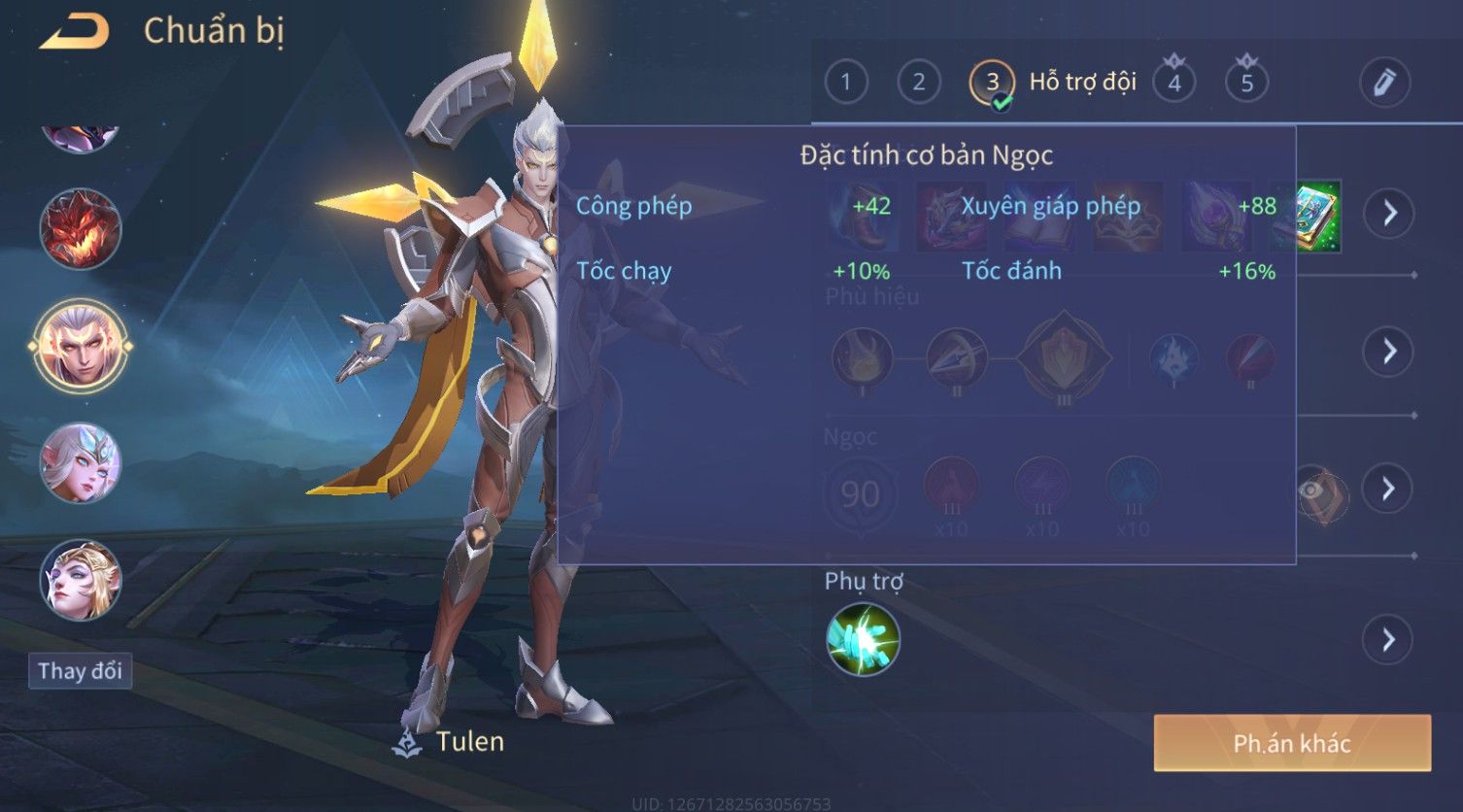Screen dimensions: 1463x812
Task: Select loadout preset 1
Action: 845,83
